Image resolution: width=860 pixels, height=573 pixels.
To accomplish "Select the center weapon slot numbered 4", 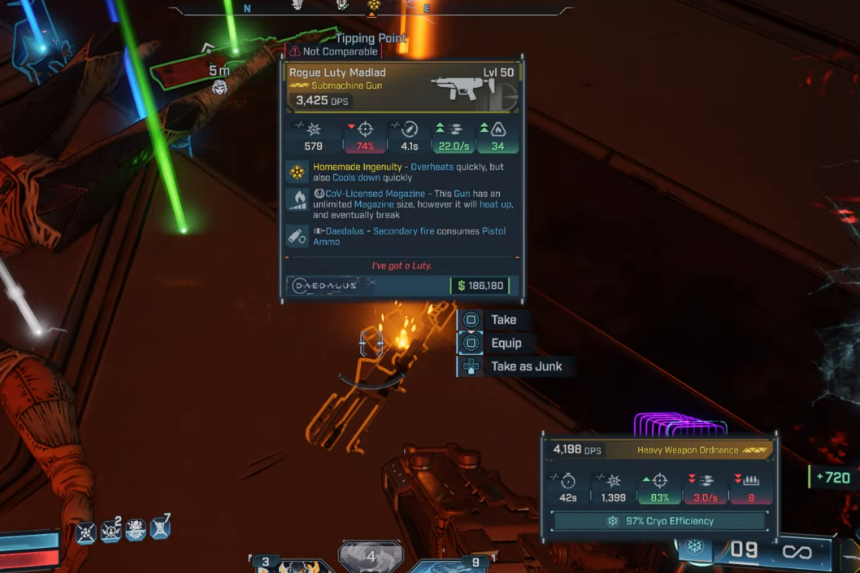I will 371,556.
